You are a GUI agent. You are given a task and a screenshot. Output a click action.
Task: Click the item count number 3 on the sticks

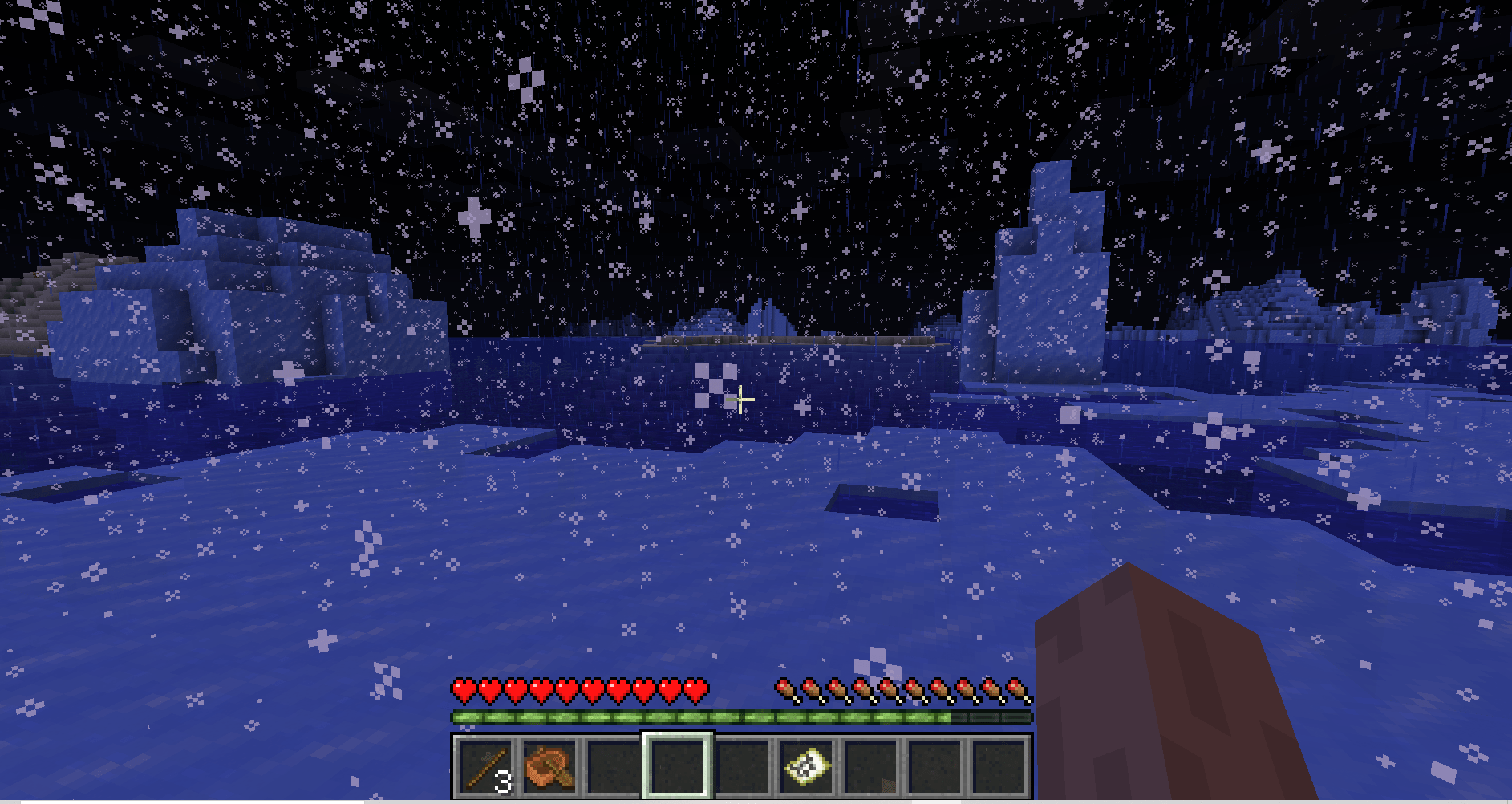(504, 782)
